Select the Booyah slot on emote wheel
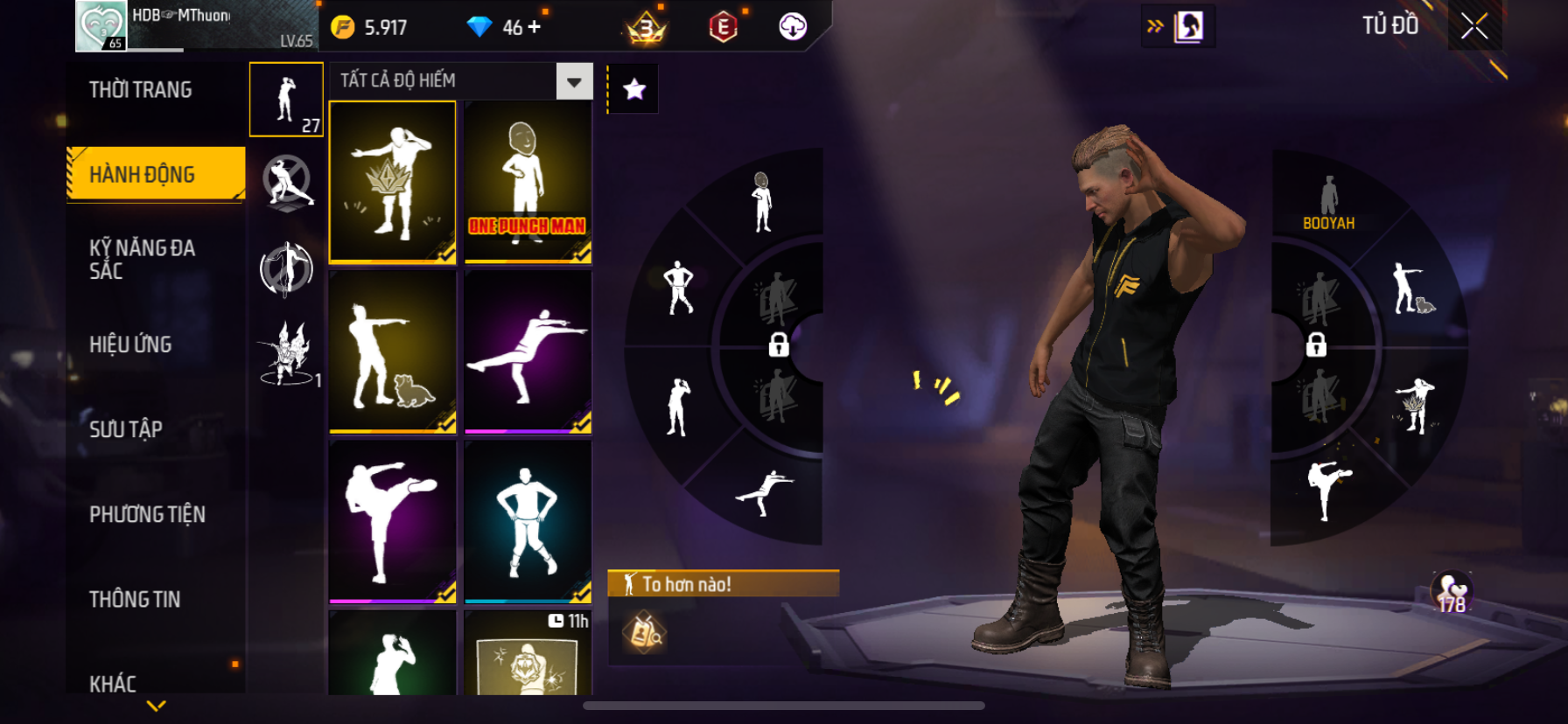Viewport: 1568px width, 724px height. 1328,203
